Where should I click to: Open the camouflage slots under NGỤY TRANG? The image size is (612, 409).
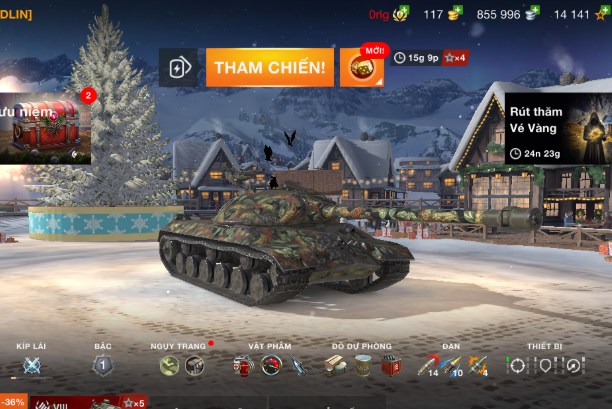pyautogui.click(x=181, y=365)
